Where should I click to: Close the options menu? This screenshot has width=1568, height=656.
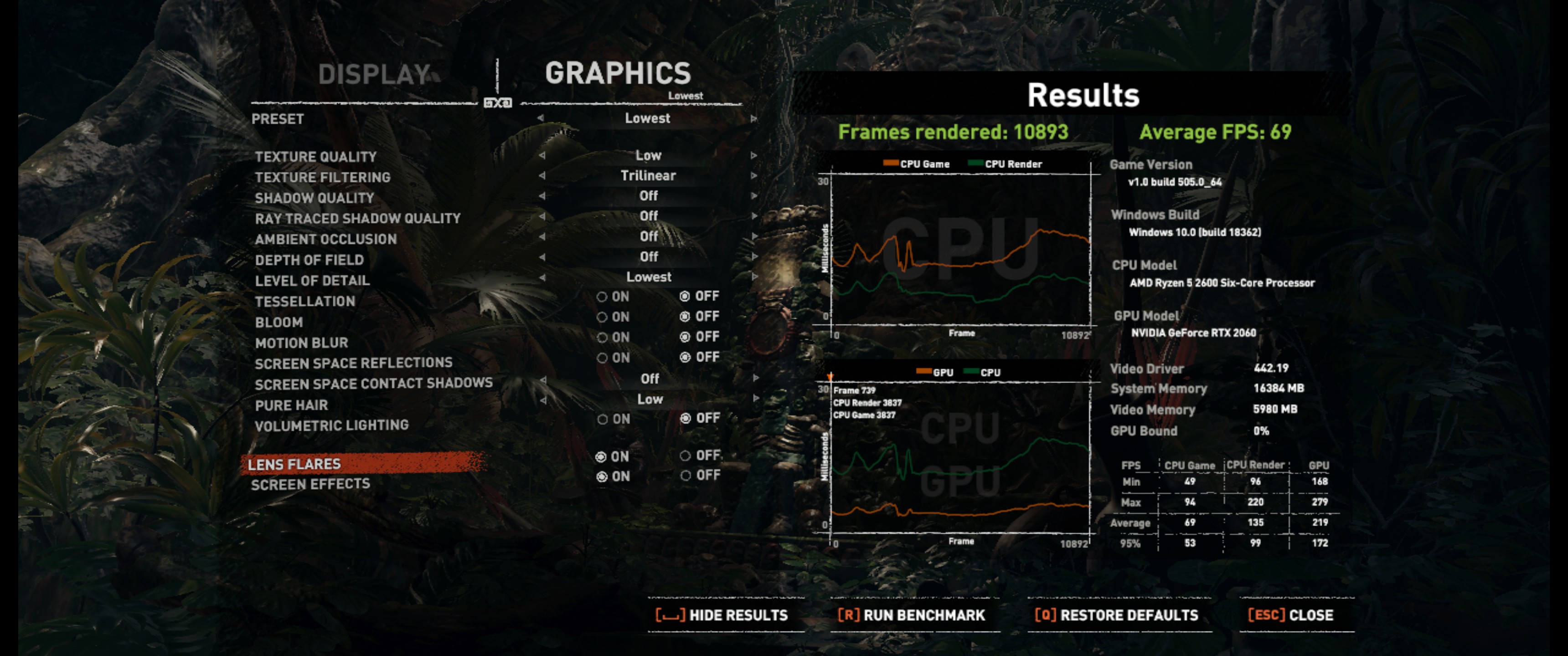[1290, 615]
